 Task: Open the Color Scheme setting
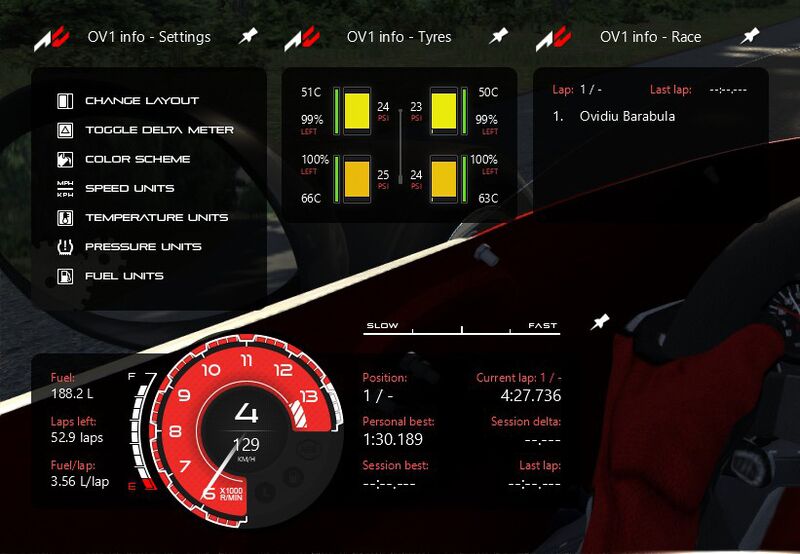(x=137, y=159)
